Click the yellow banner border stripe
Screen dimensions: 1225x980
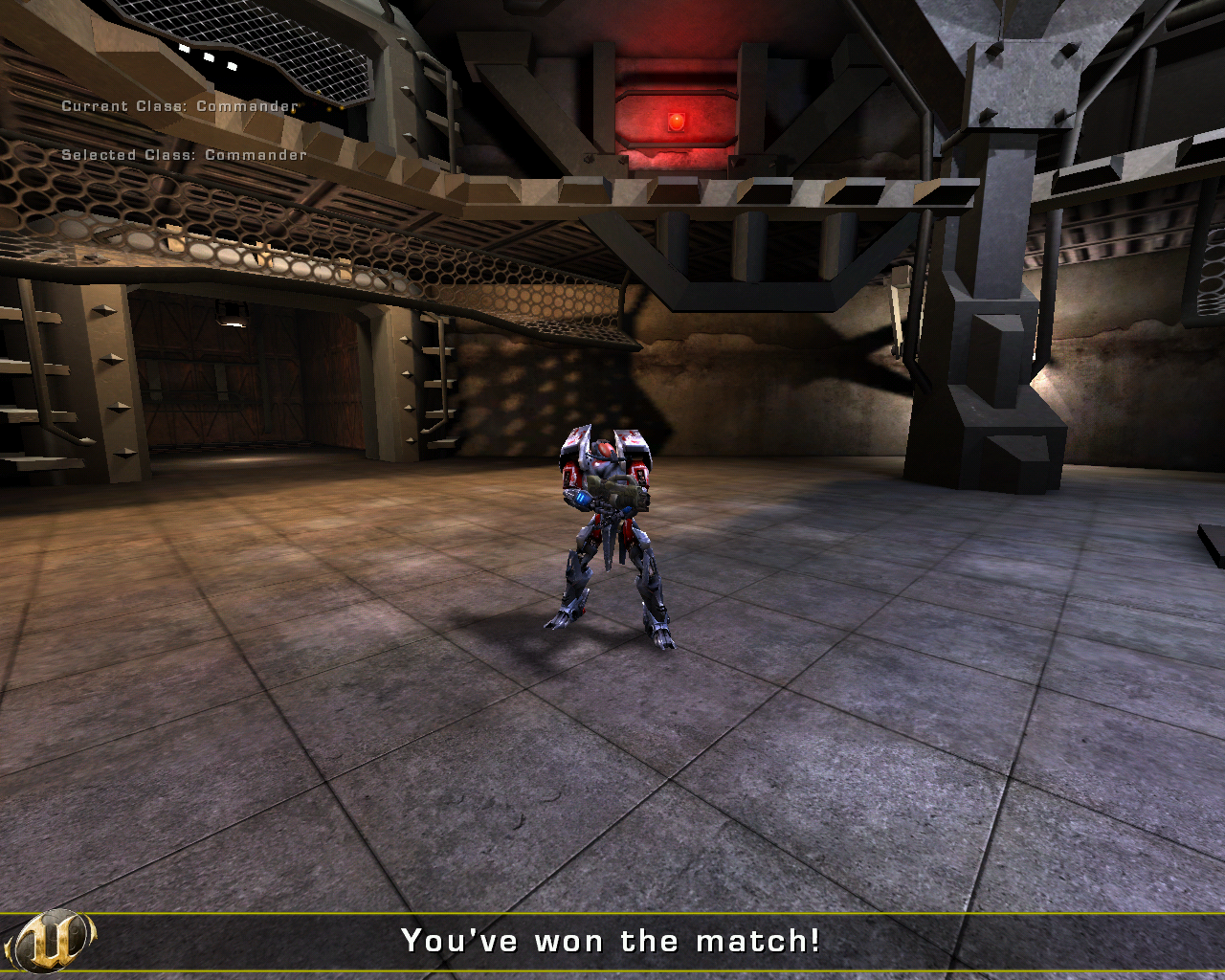click(x=612, y=914)
